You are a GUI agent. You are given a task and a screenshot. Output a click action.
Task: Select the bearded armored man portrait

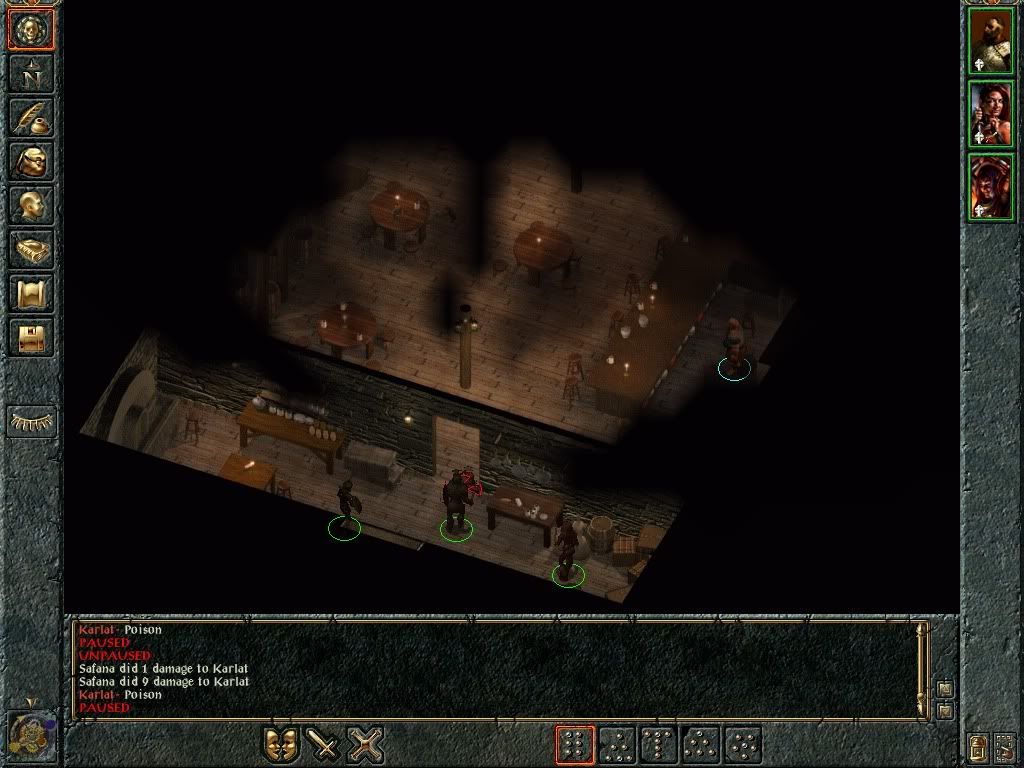point(991,42)
